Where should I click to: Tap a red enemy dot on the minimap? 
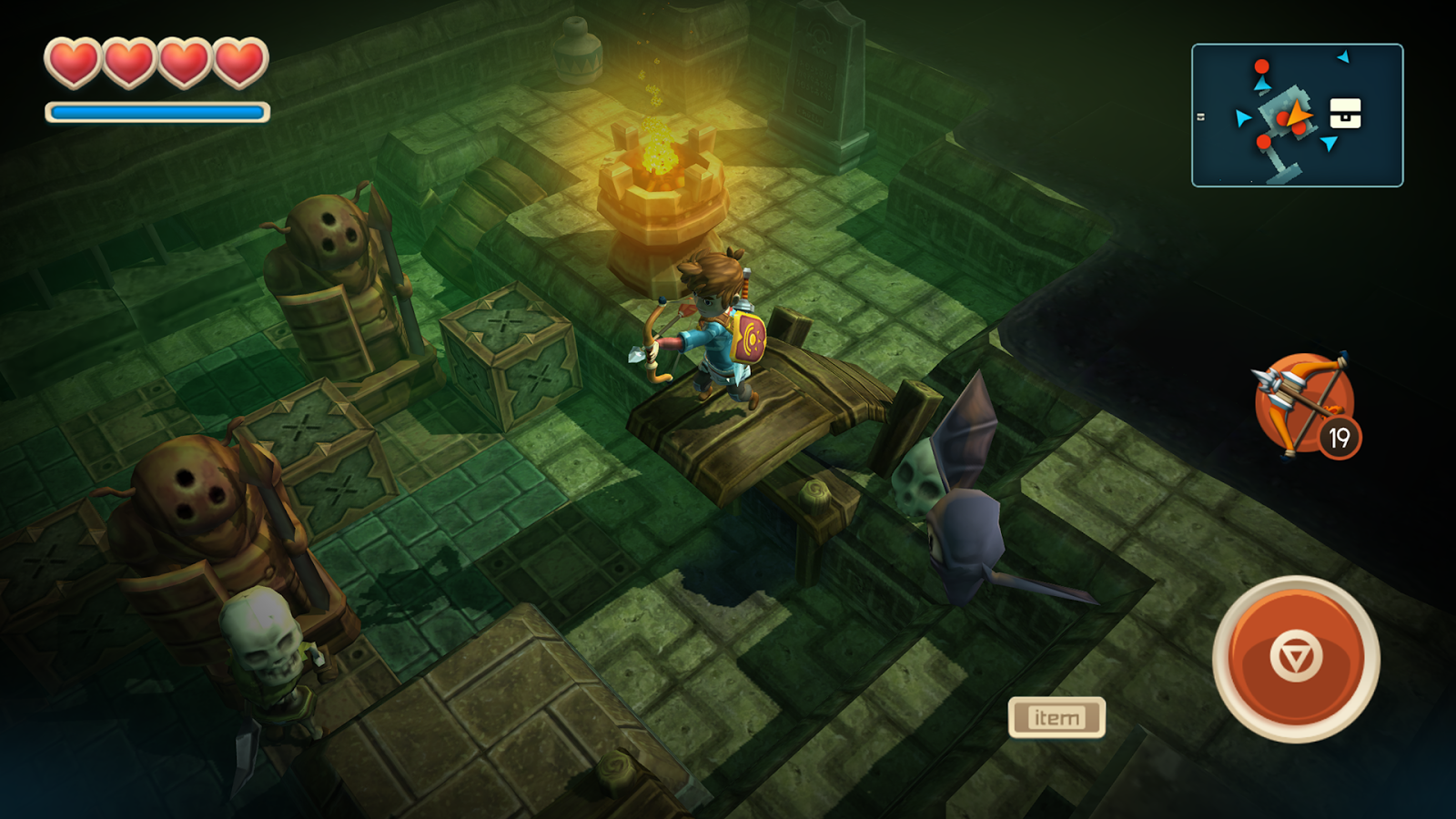(1261, 66)
